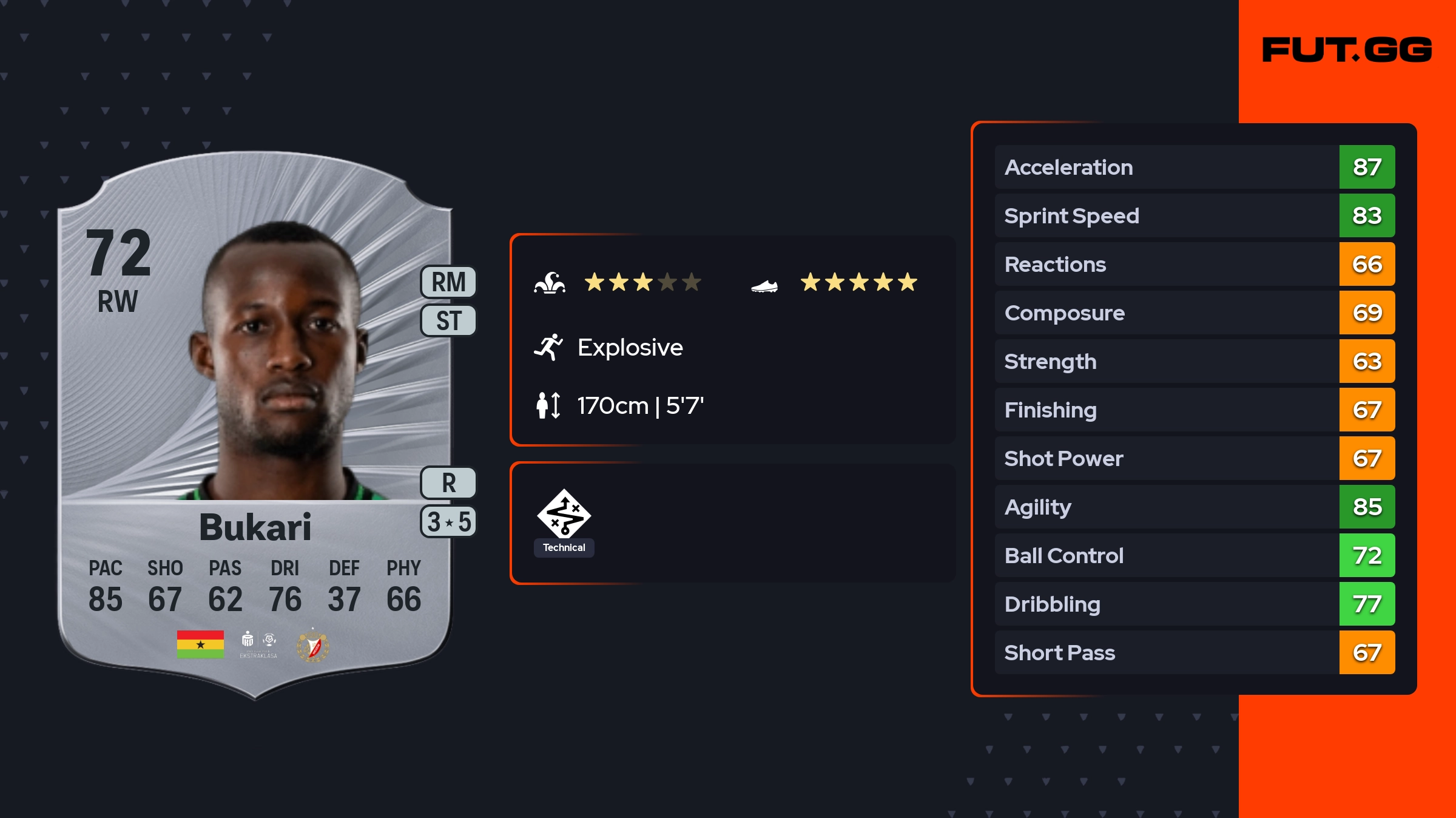Choose the Agility stat row
Image resolution: width=1456 pixels, height=818 pixels.
(1194, 507)
